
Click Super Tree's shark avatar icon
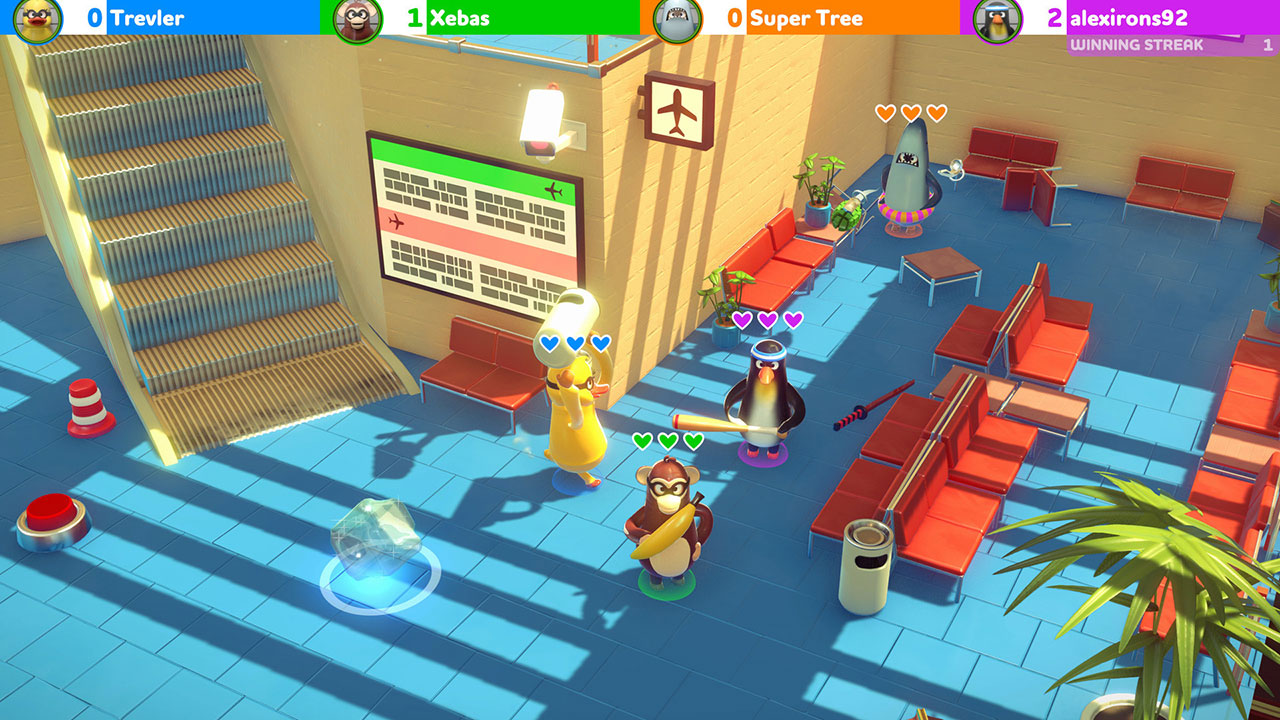click(678, 18)
